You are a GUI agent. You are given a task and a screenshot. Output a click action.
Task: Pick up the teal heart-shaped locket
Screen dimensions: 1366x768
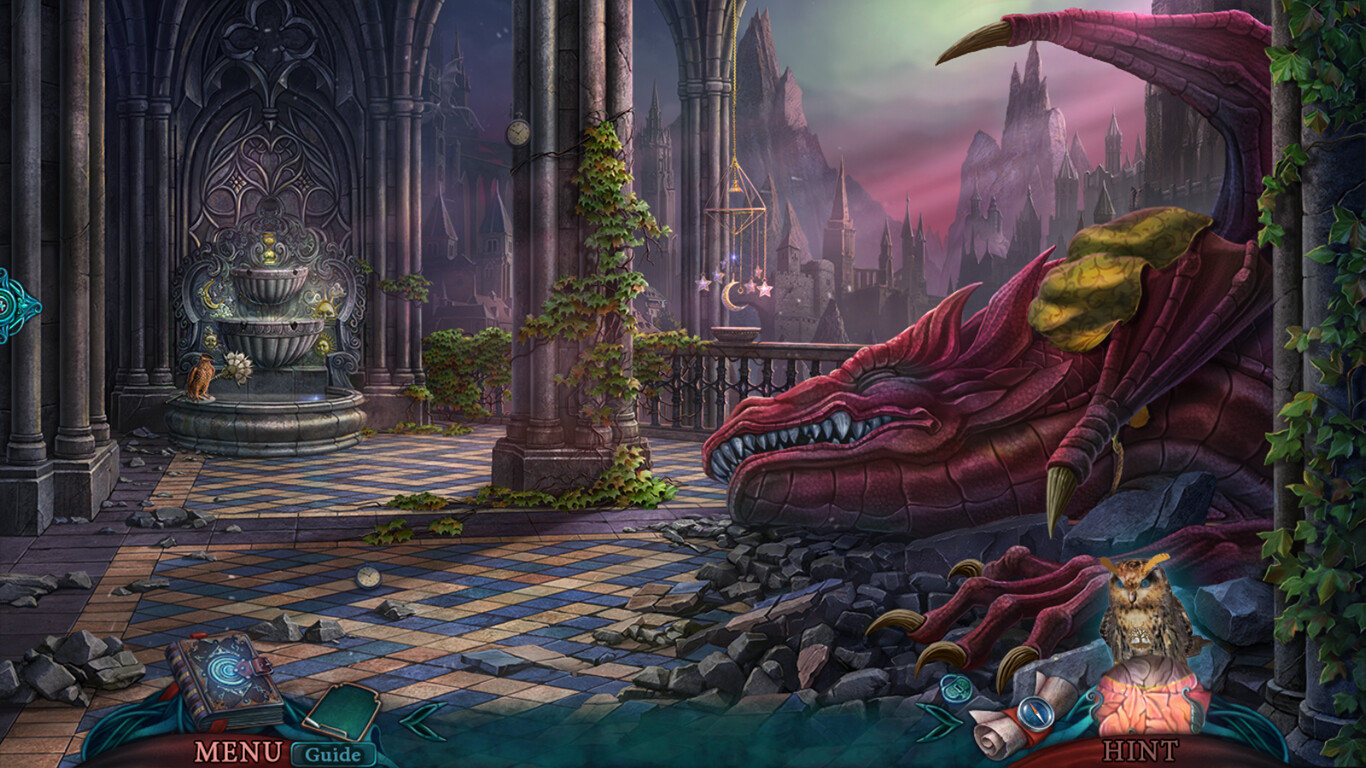955,688
